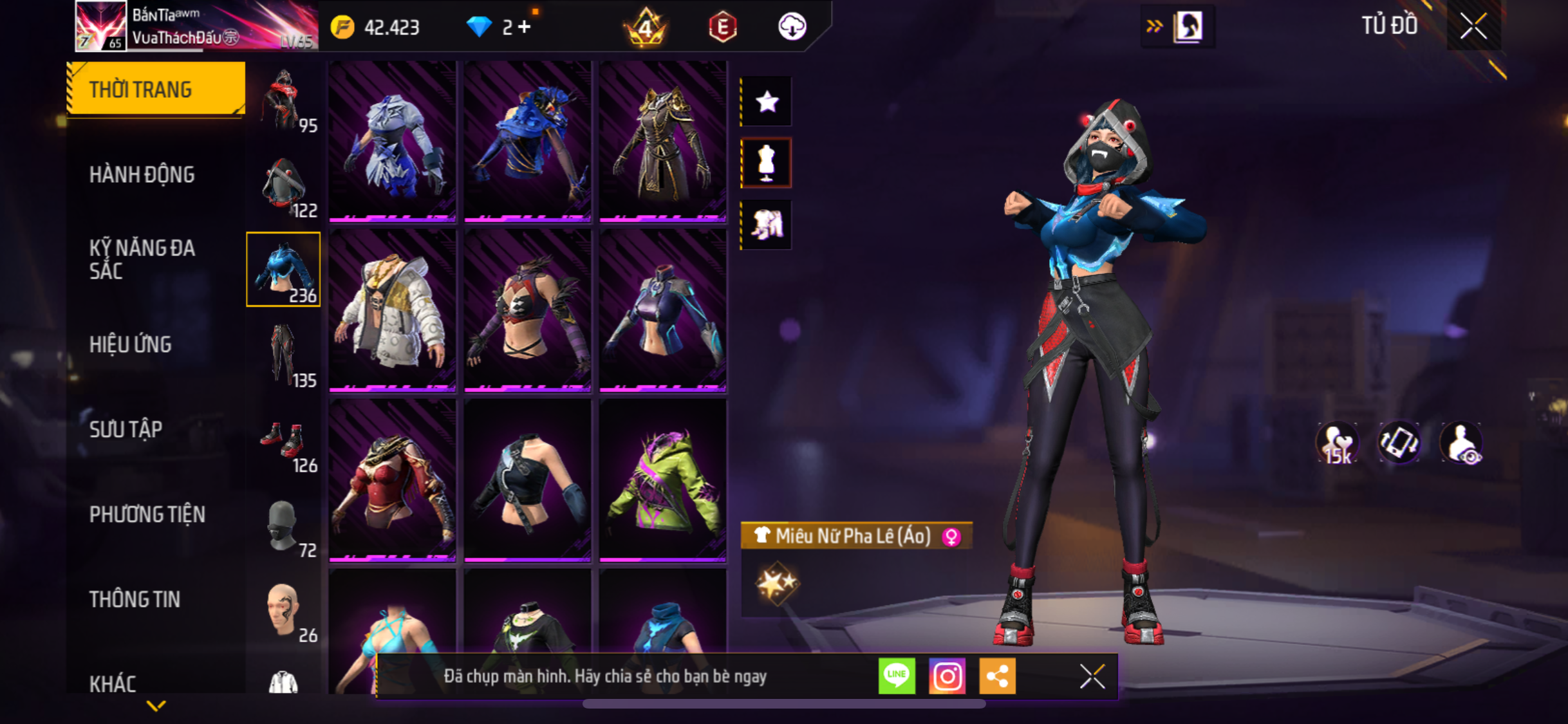
Task: Open the HIỆU ỨNG category
Action: [131, 344]
